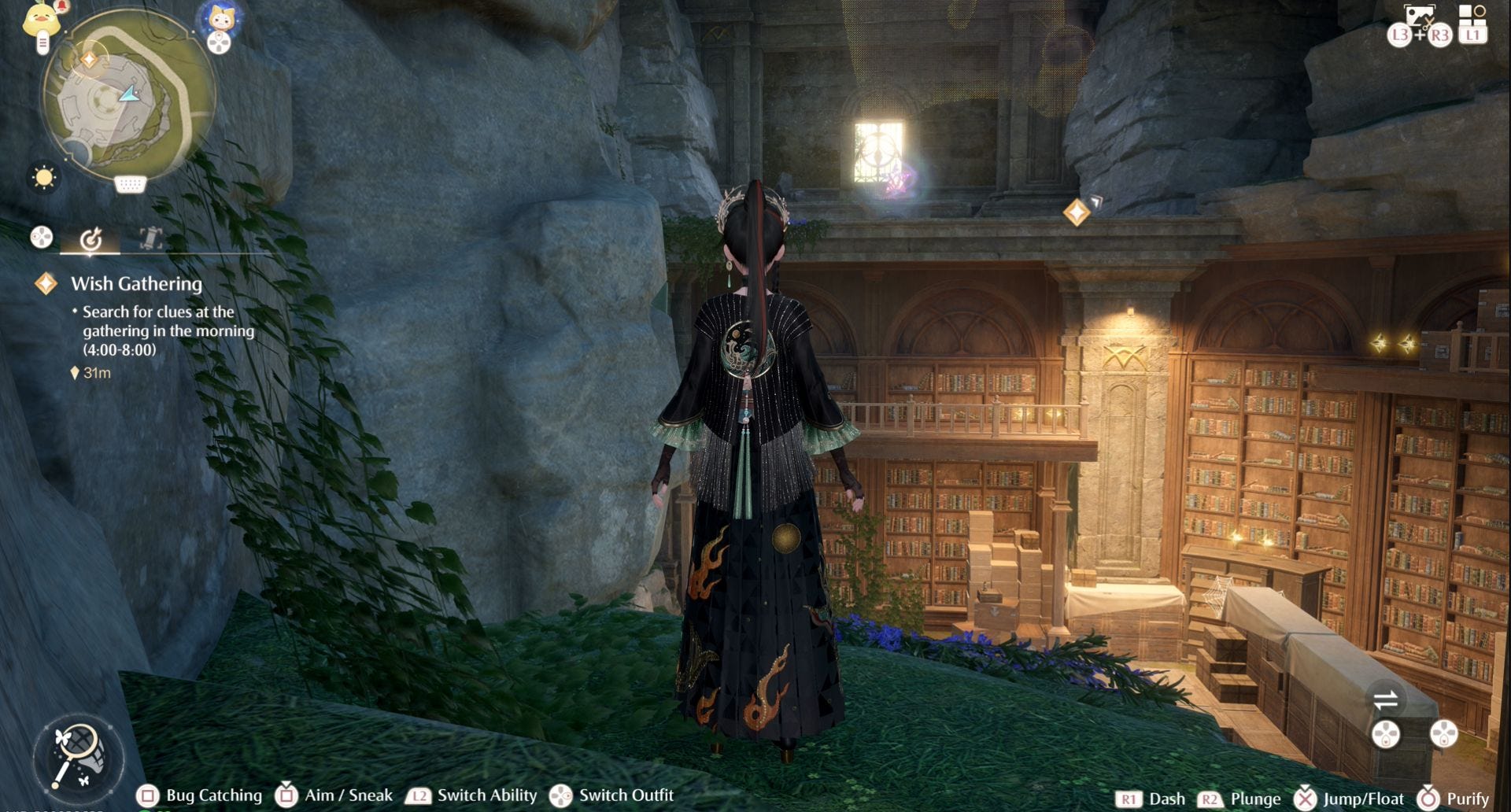Screen dimensions: 1511x812
Task: Click the swap arrows icon
Action: (1385, 699)
